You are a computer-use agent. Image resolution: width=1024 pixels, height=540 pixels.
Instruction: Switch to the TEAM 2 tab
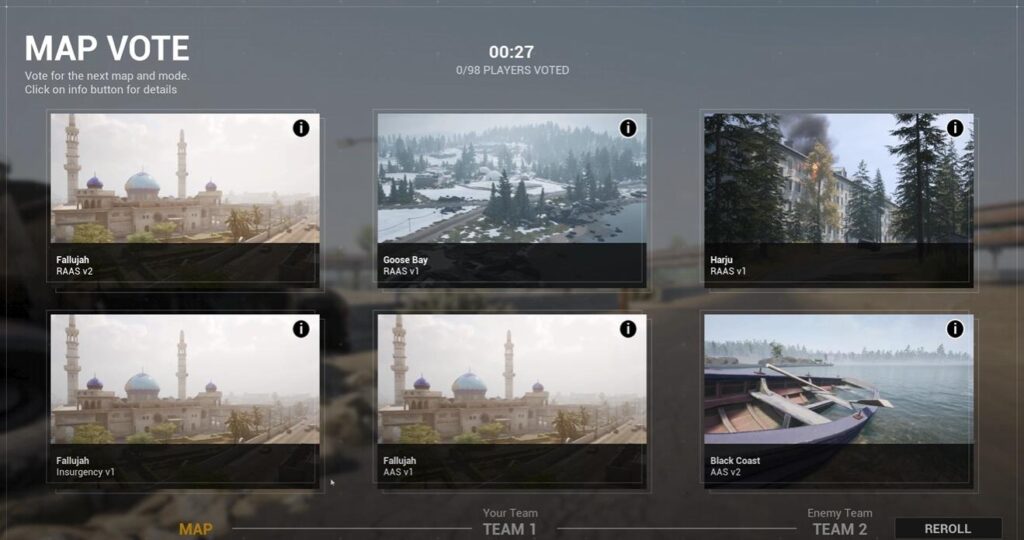coord(839,529)
